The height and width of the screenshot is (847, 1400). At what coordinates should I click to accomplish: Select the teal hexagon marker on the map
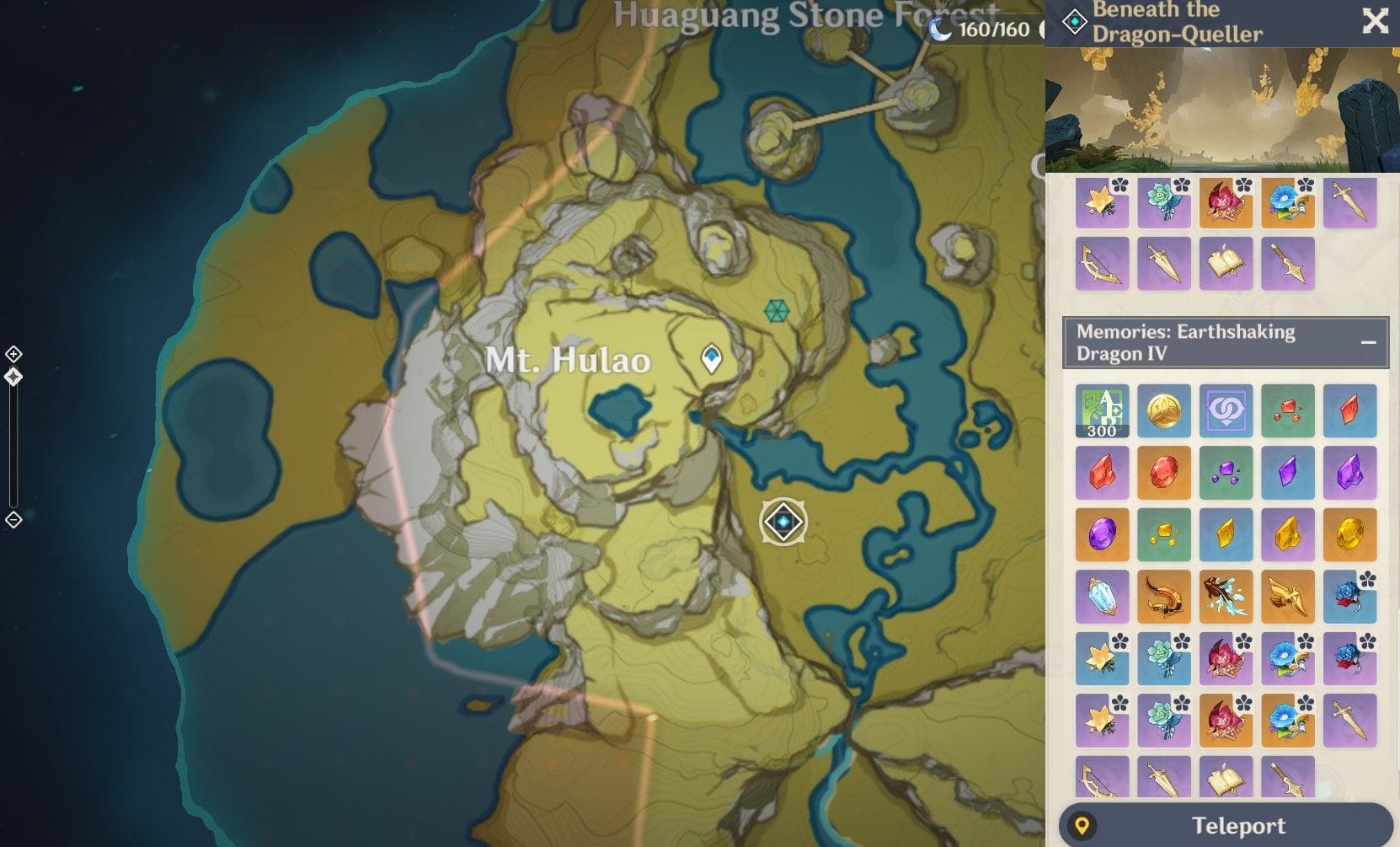[775, 311]
